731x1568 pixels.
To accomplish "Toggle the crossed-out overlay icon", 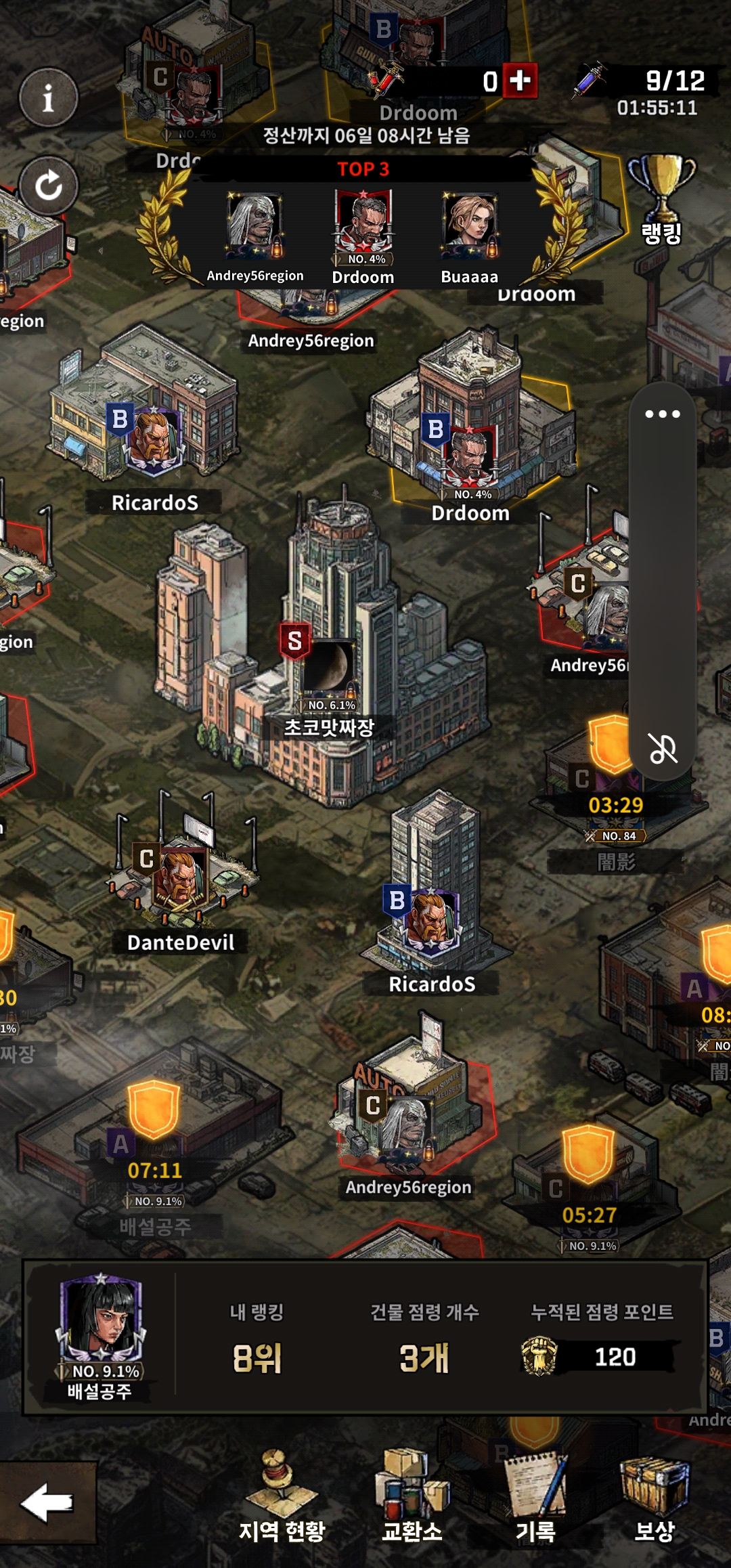I will [x=663, y=749].
